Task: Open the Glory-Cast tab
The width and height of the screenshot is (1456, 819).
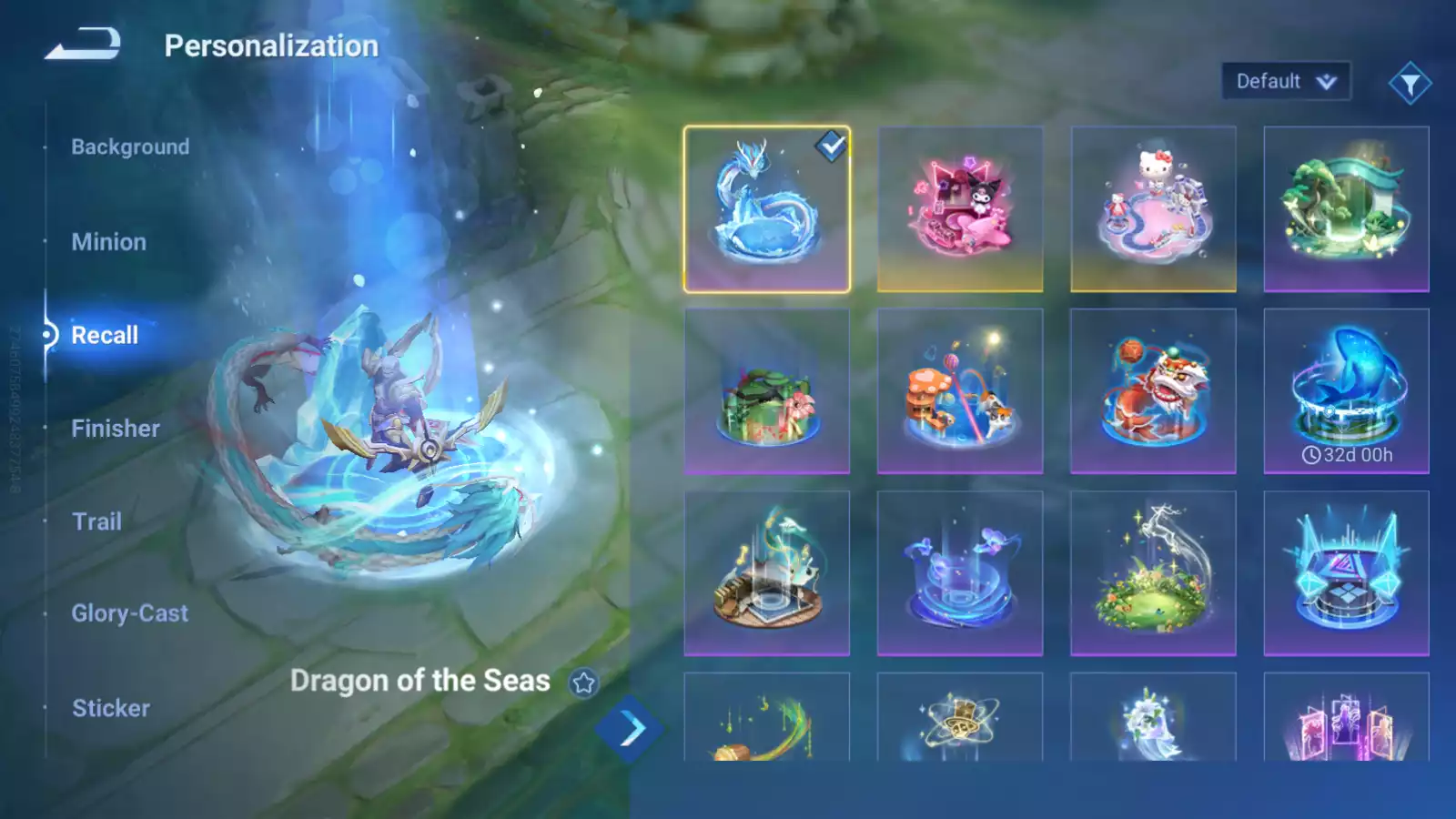Action: click(x=130, y=613)
